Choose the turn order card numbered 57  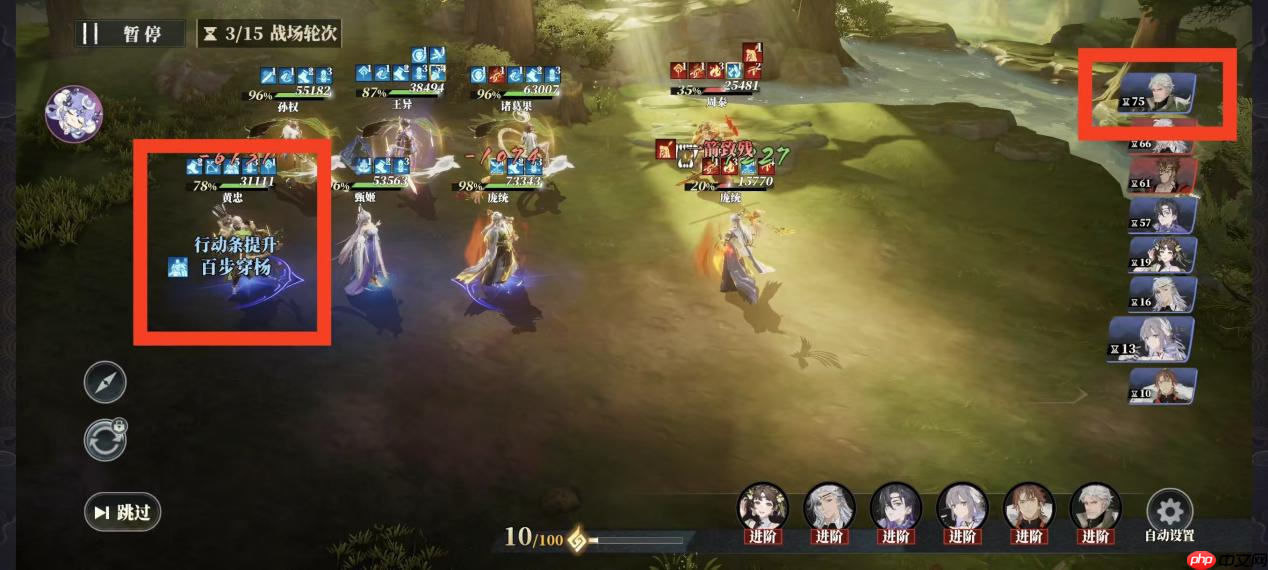pyautogui.click(x=1163, y=215)
